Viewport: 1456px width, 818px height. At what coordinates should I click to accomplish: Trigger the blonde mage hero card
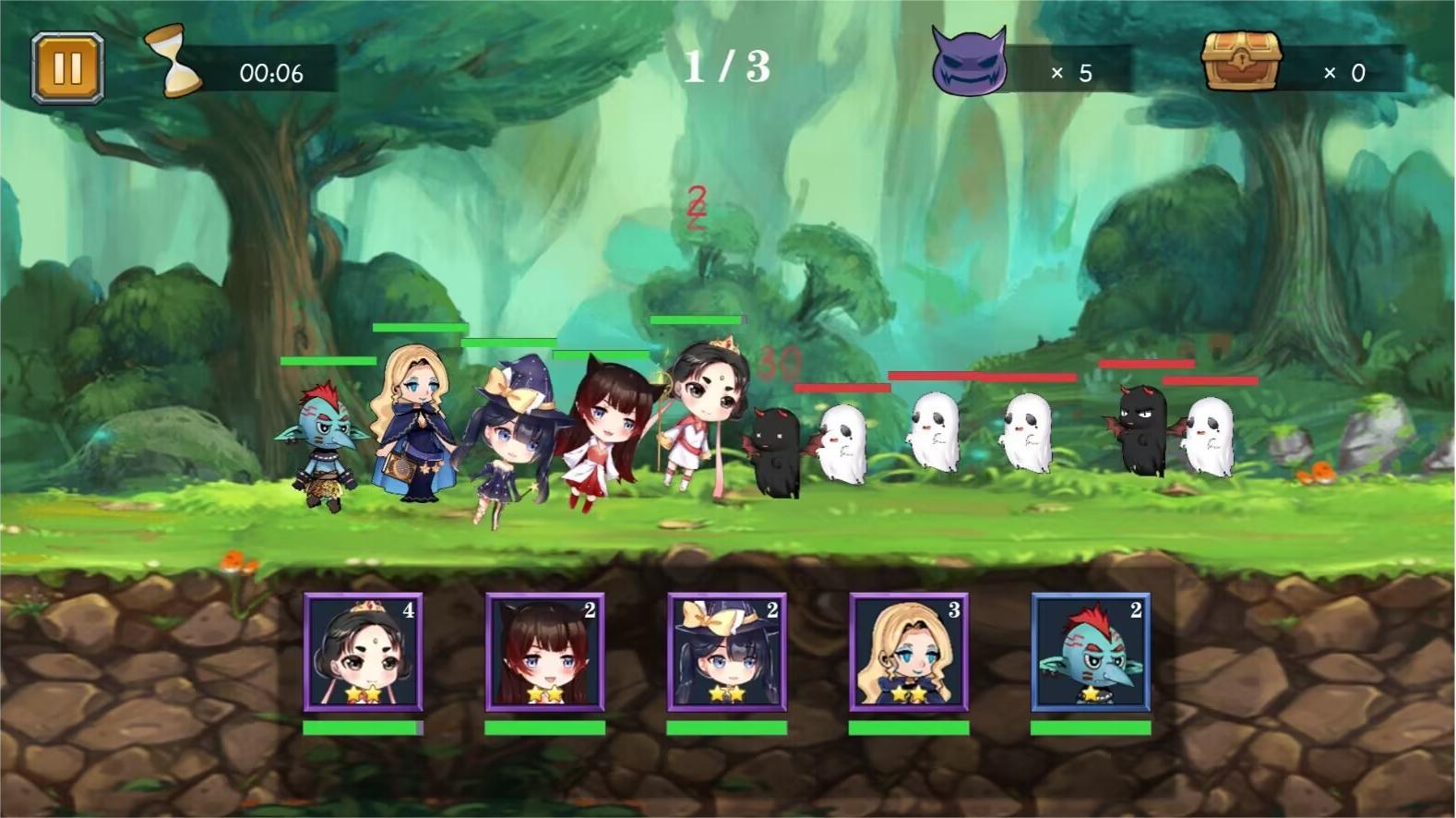pyautogui.click(x=908, y=652)
